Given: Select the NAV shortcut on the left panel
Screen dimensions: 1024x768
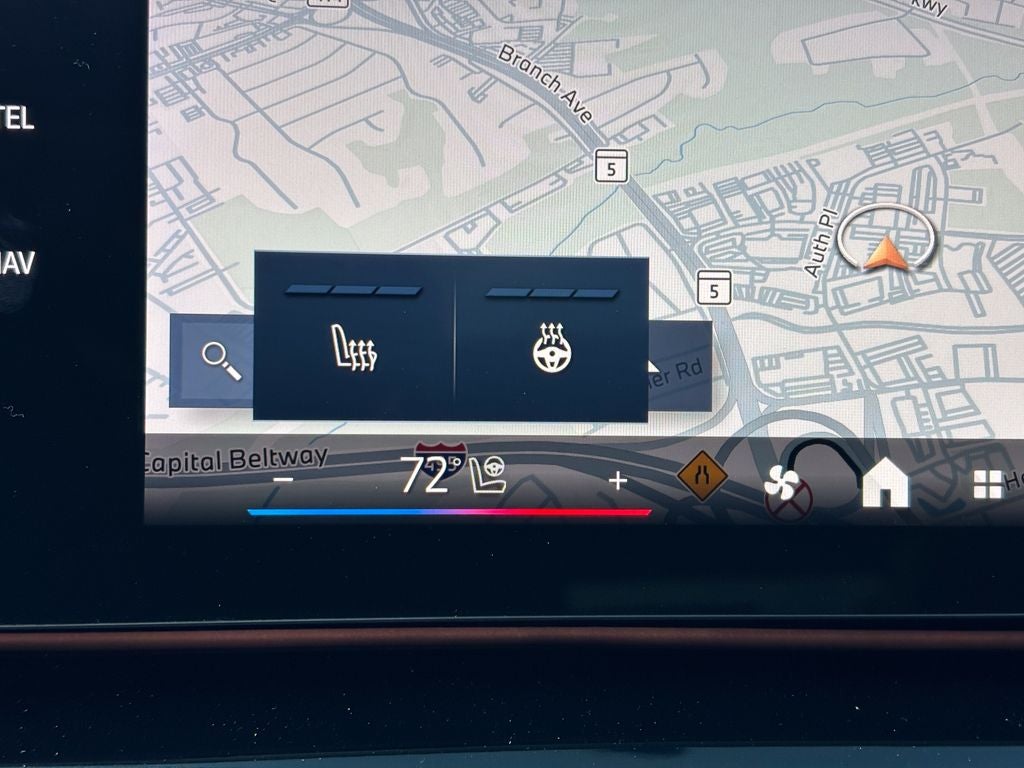Looking at the screenshot, I should (x=18, y=265).
